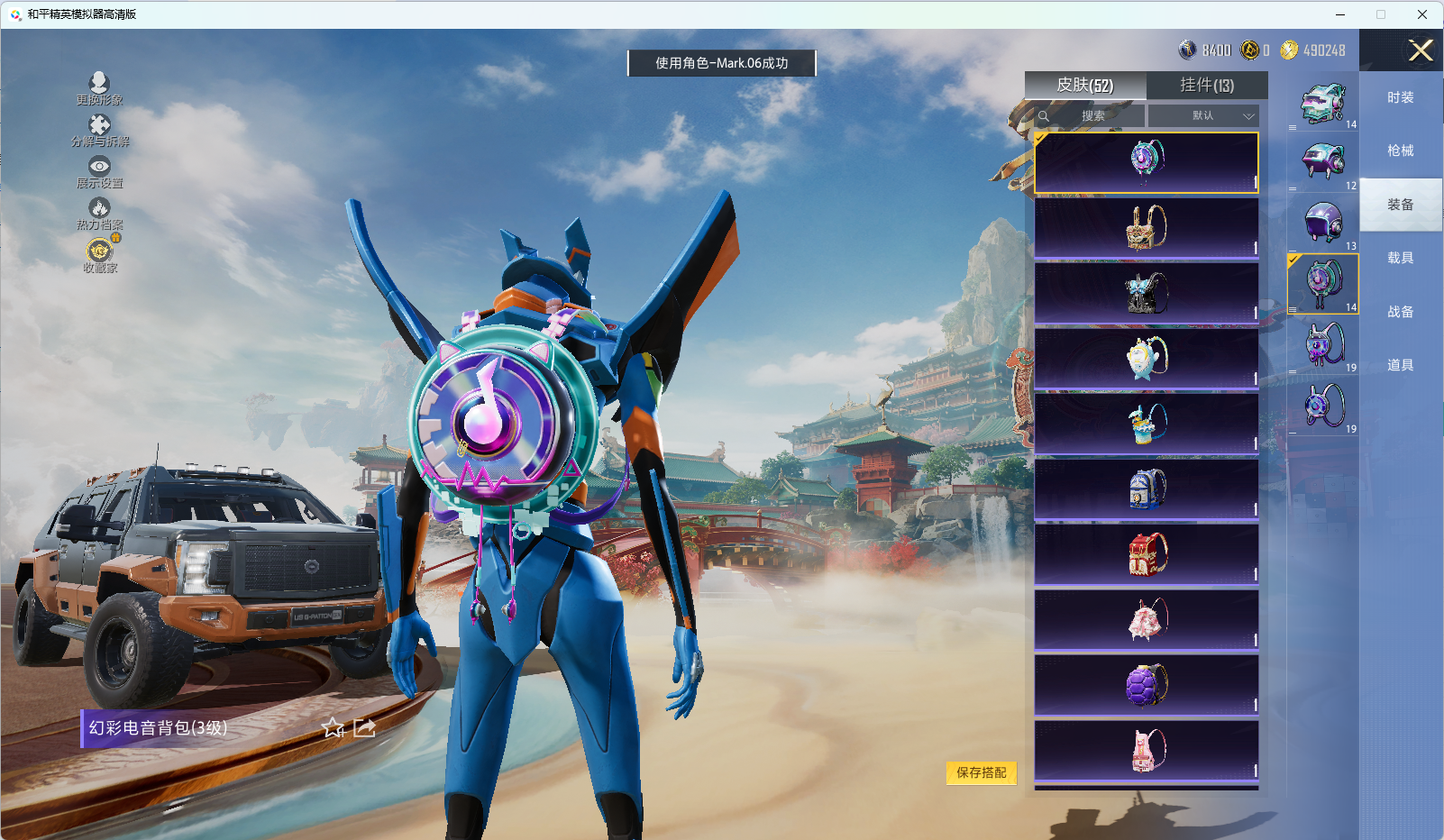1444x840 pixels.
Task: Open the 枪械 category
Action: (1400, 151)
